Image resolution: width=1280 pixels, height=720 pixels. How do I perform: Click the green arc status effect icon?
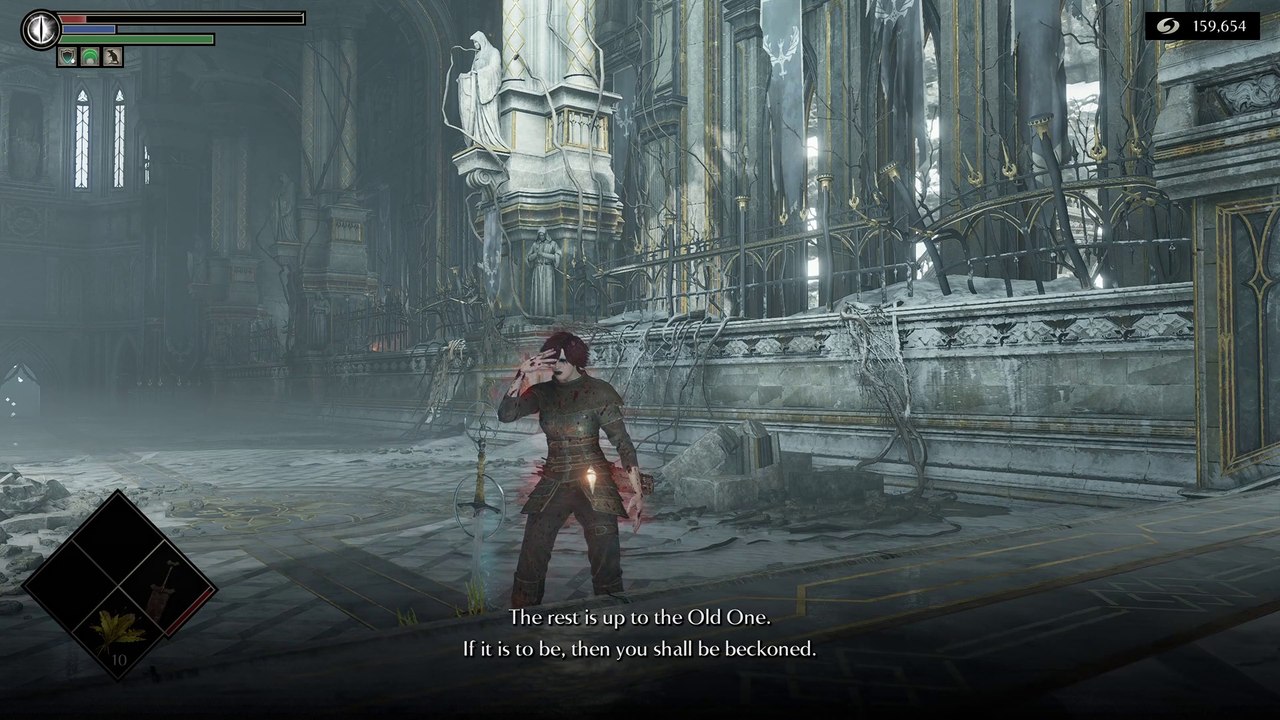(90, 58)
